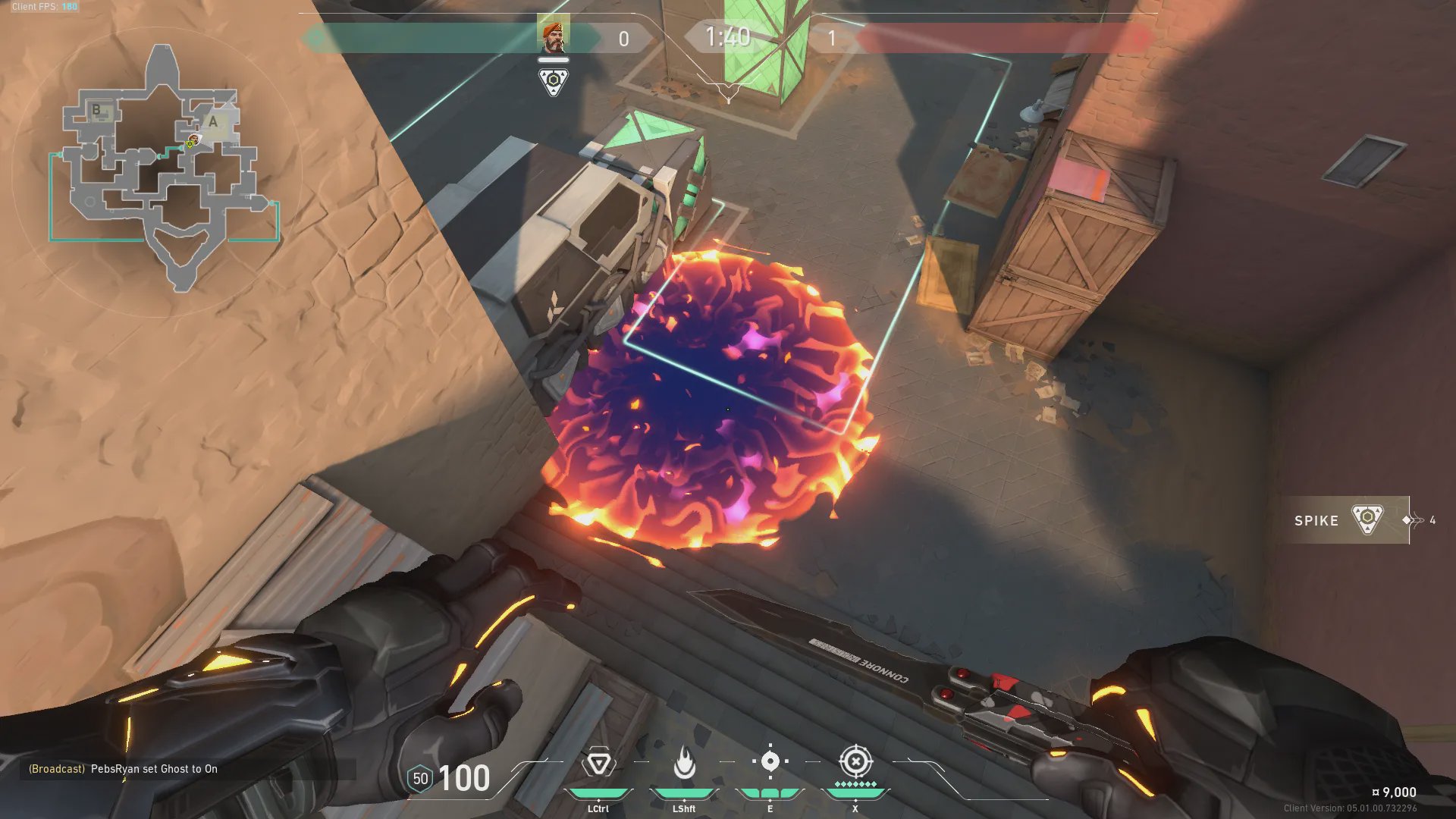The image size is (1456, 819).
Task: Select the B site marker on minimap
Action: [x=96, y=110]
